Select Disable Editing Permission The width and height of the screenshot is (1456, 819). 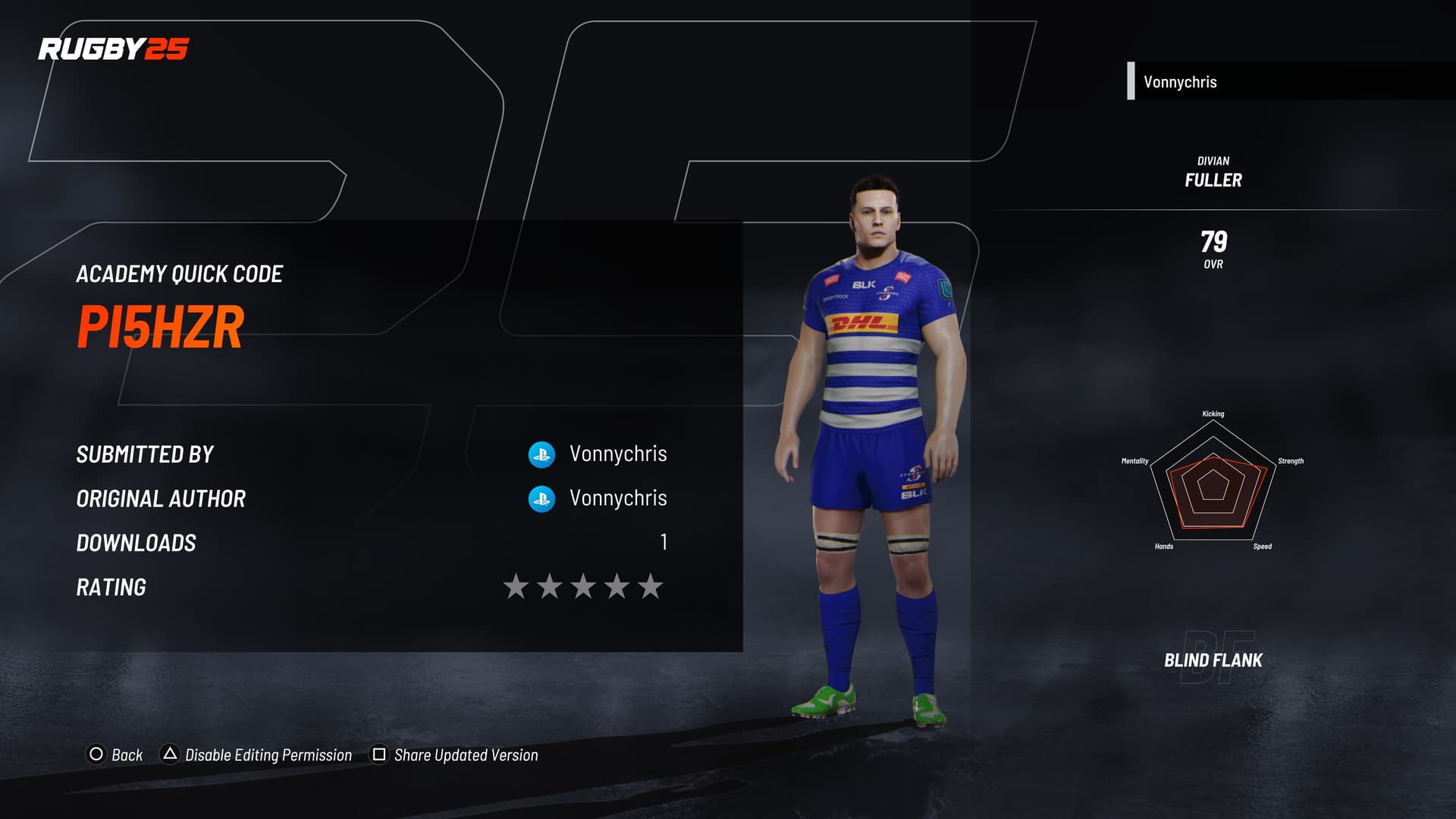pyautogui.click(x=258, y=755)
